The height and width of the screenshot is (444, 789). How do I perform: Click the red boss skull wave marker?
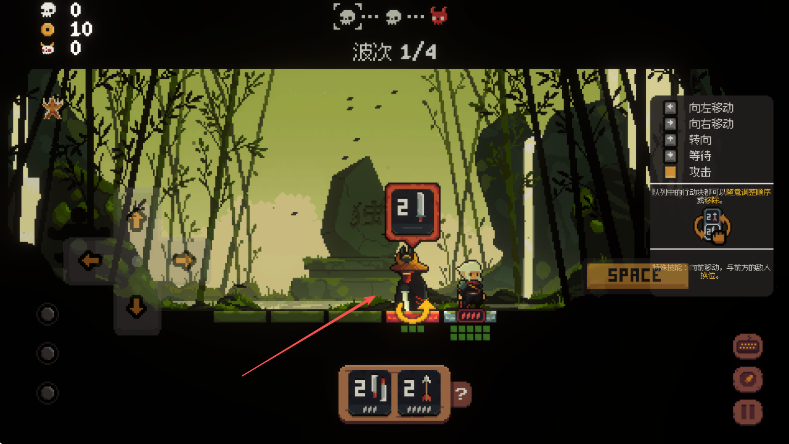point(438,16)
